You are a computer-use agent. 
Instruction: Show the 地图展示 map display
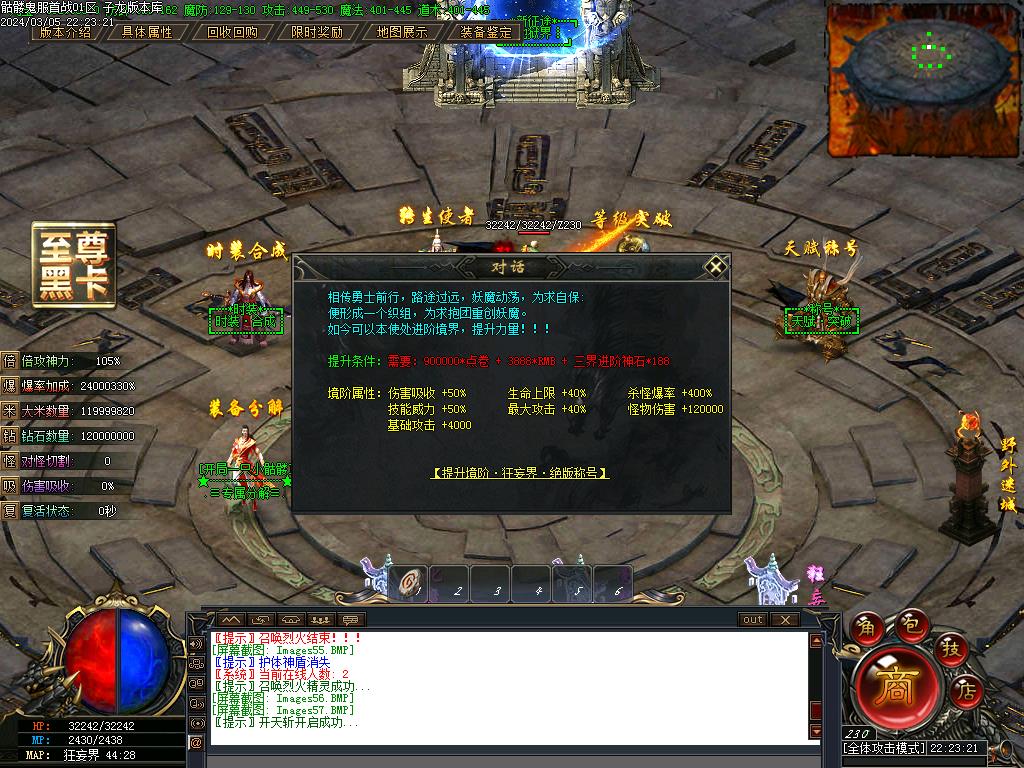[x=402, y=32]
